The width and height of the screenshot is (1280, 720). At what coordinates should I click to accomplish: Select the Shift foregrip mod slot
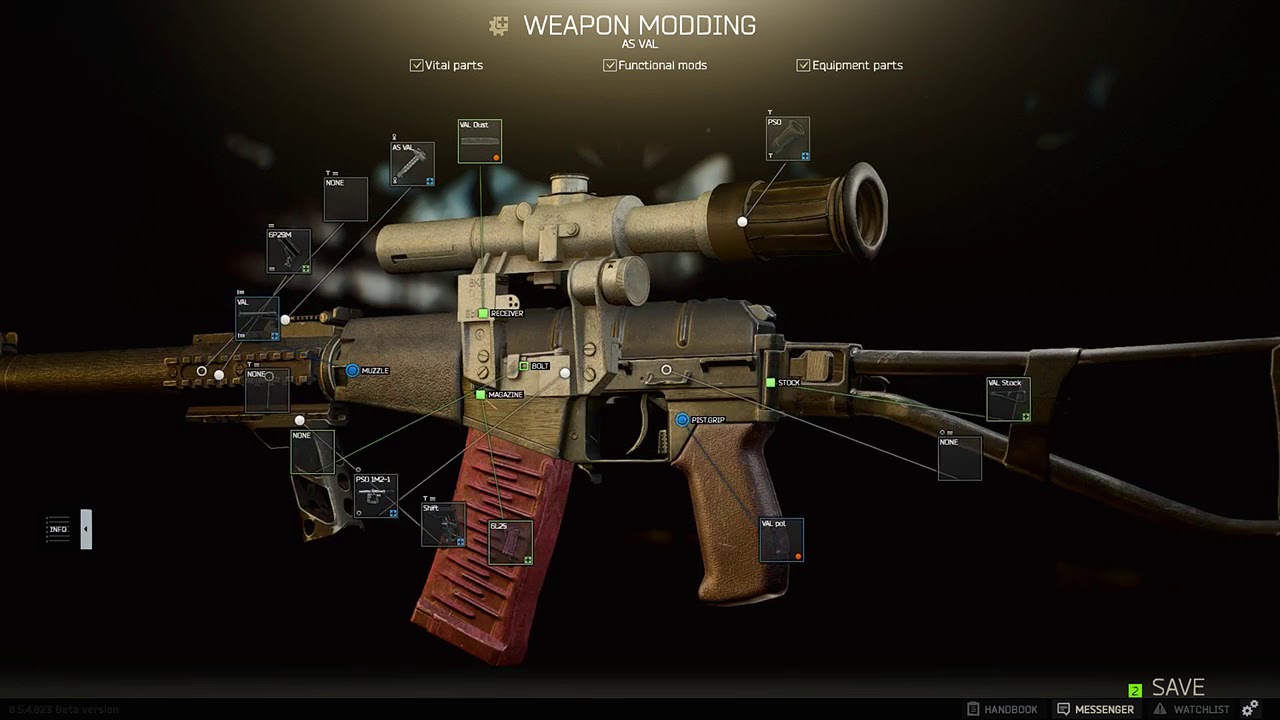(x=443, y=525)
